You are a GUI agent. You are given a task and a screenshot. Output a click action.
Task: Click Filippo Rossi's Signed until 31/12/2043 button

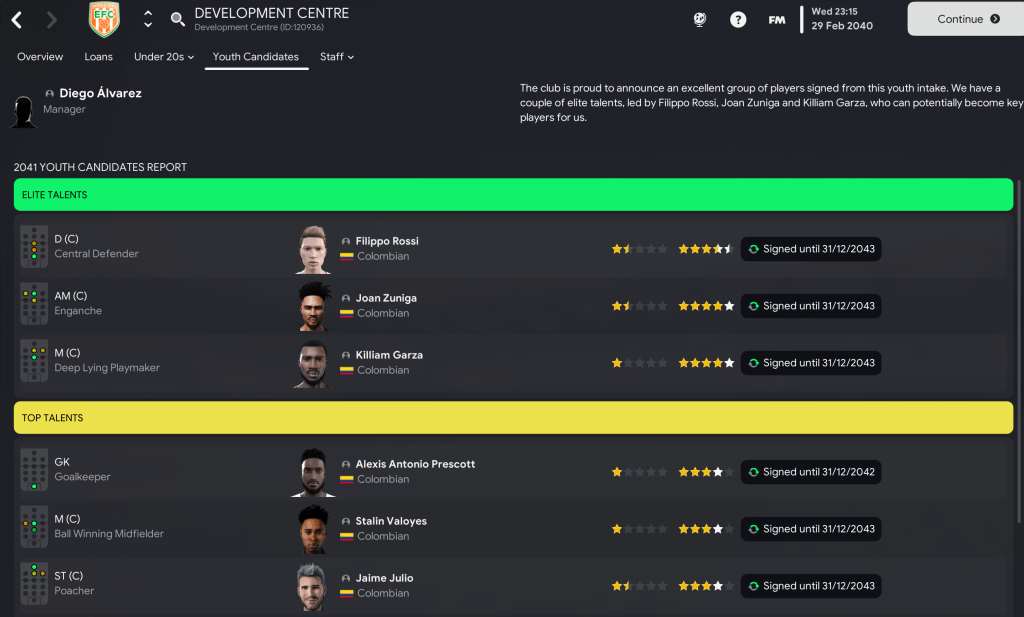pyautogui.click(x=811, y=249)
